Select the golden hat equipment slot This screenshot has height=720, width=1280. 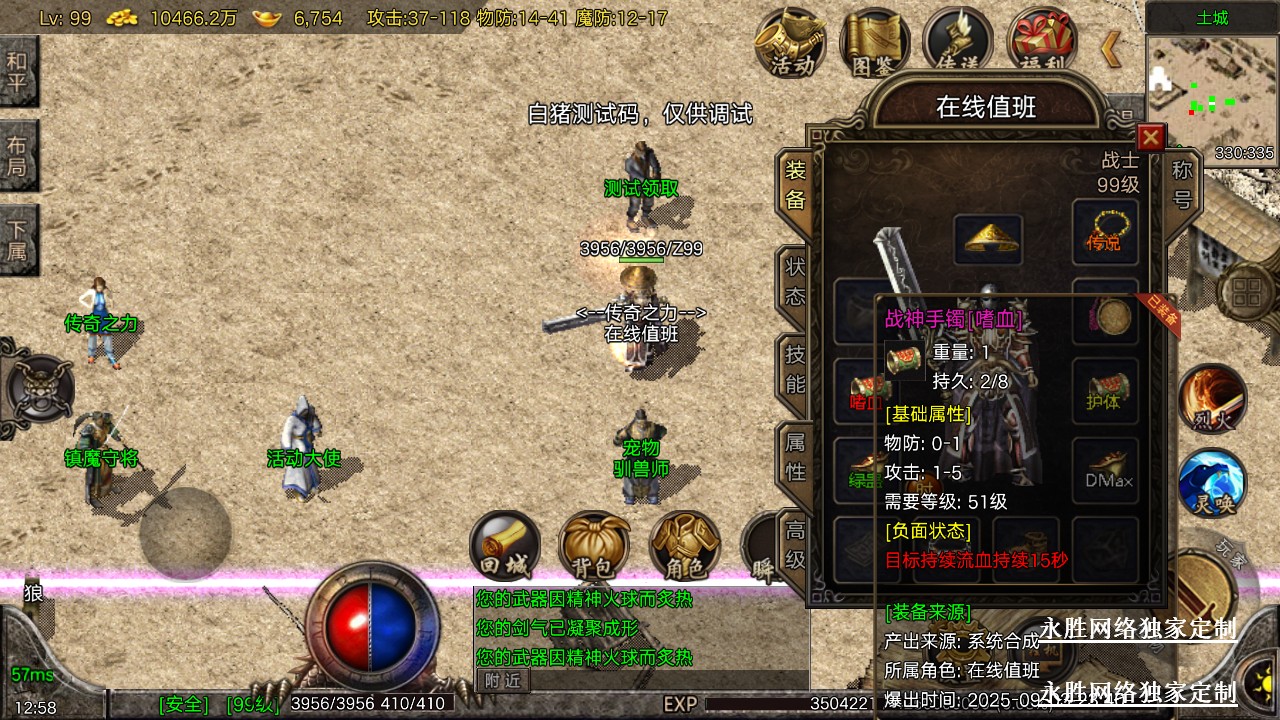(x=987, y=238)
